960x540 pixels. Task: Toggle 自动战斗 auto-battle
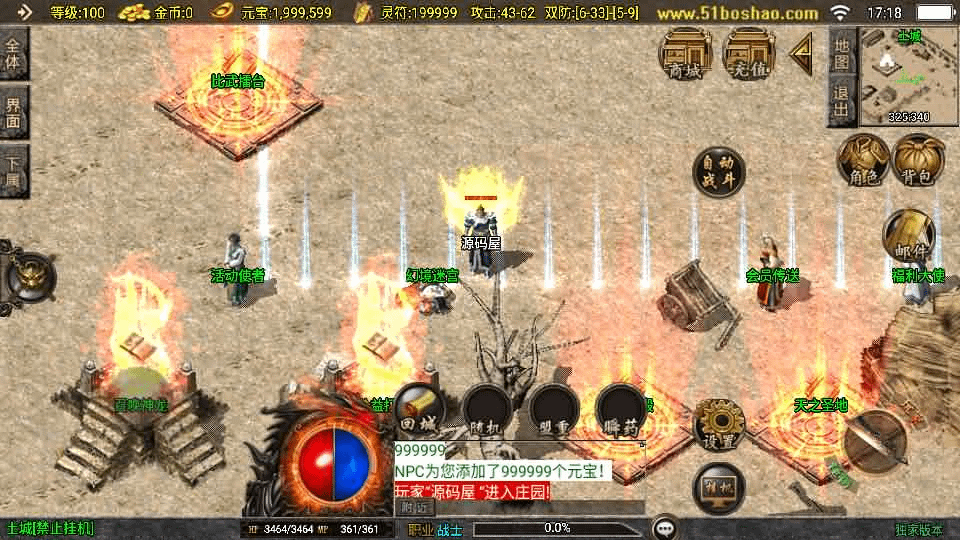pyautogui.click(x=719, y=173)
